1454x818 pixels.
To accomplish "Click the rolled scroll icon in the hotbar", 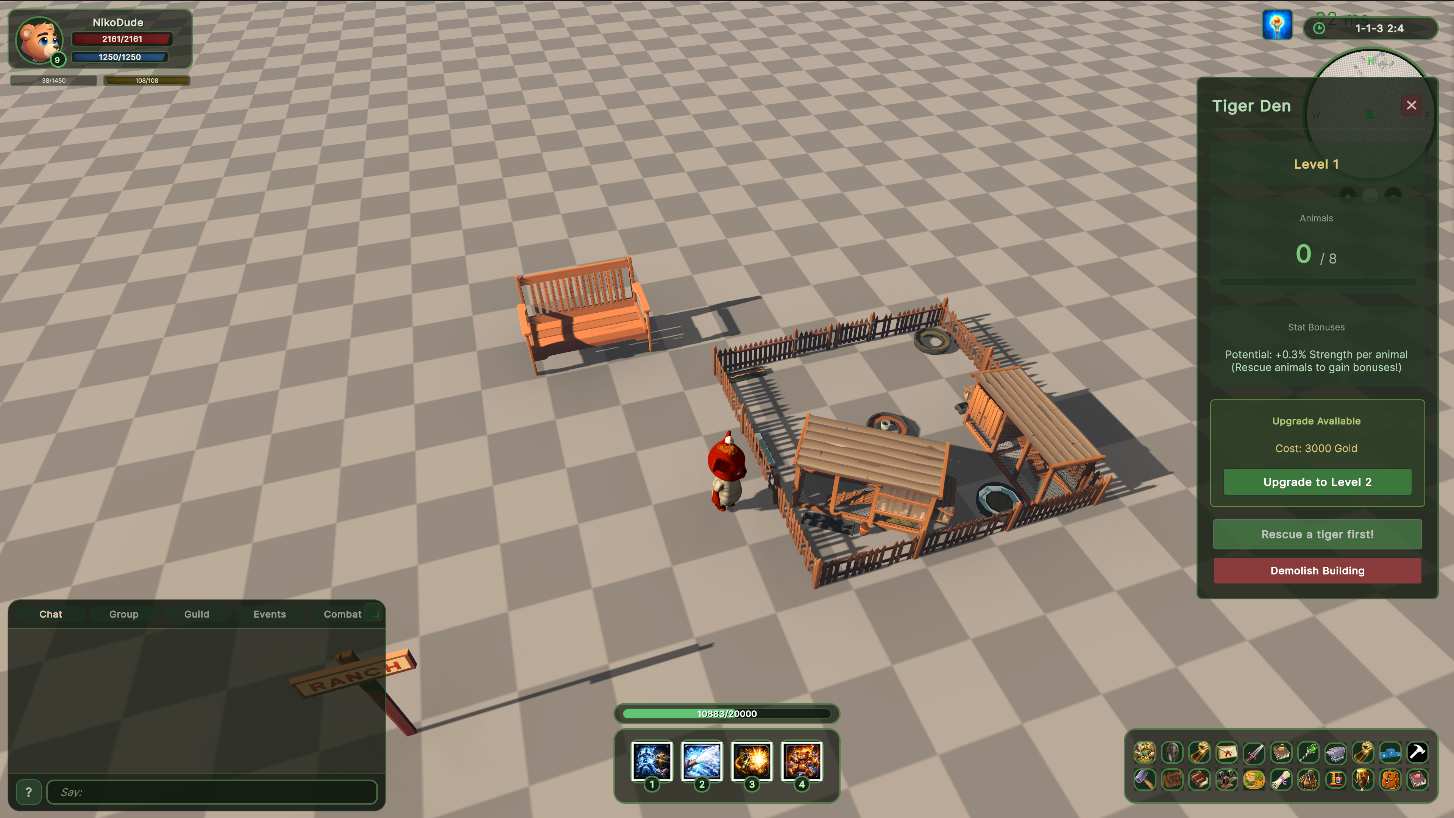I will [1281, 779].
